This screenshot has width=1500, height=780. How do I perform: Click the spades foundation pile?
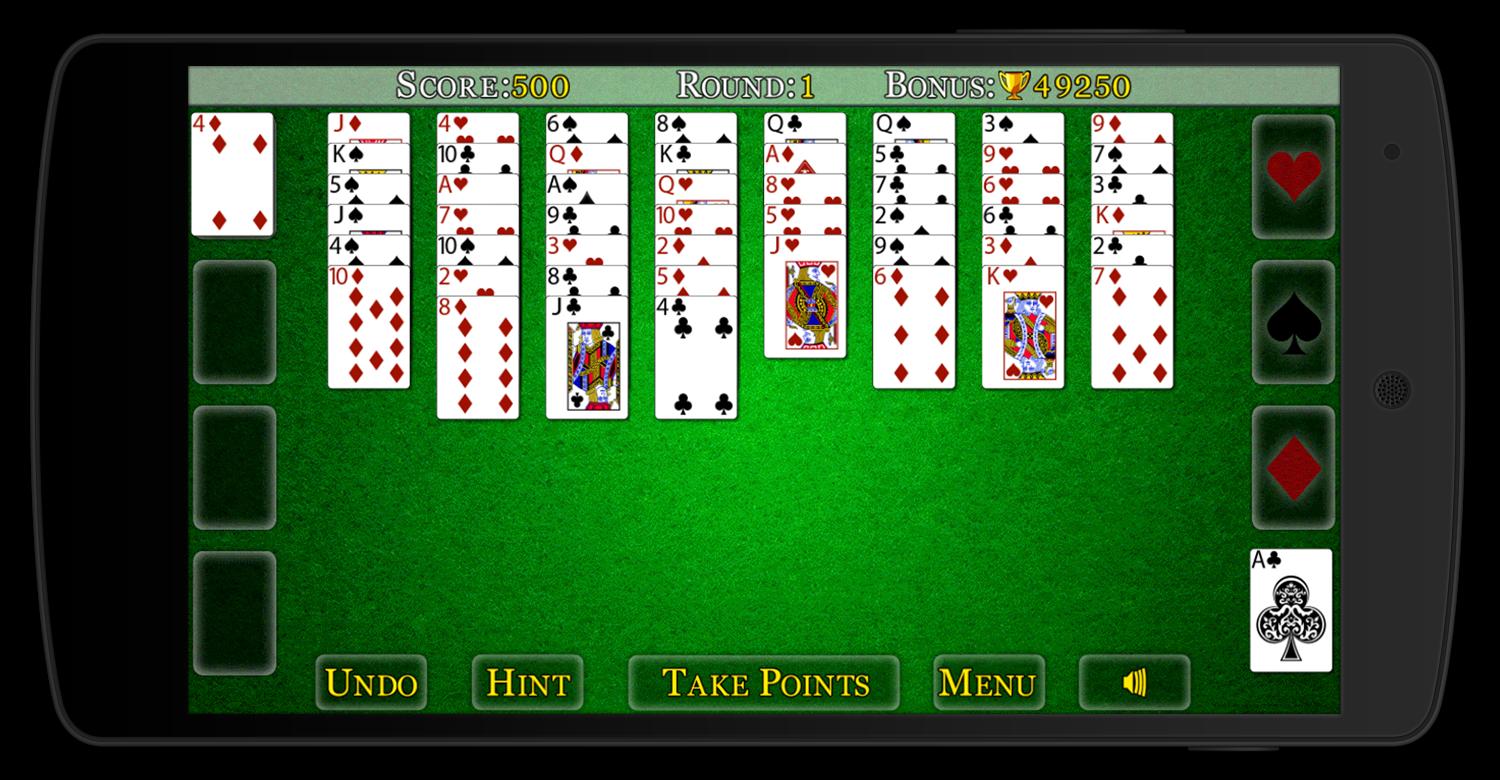[1292, 325]
